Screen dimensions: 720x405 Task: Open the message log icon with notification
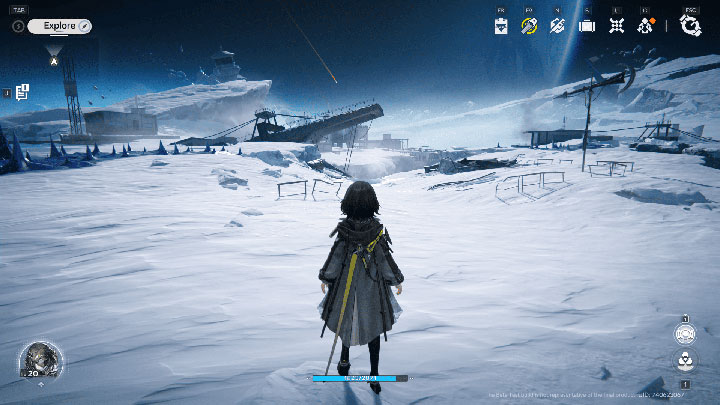[21, 92]
